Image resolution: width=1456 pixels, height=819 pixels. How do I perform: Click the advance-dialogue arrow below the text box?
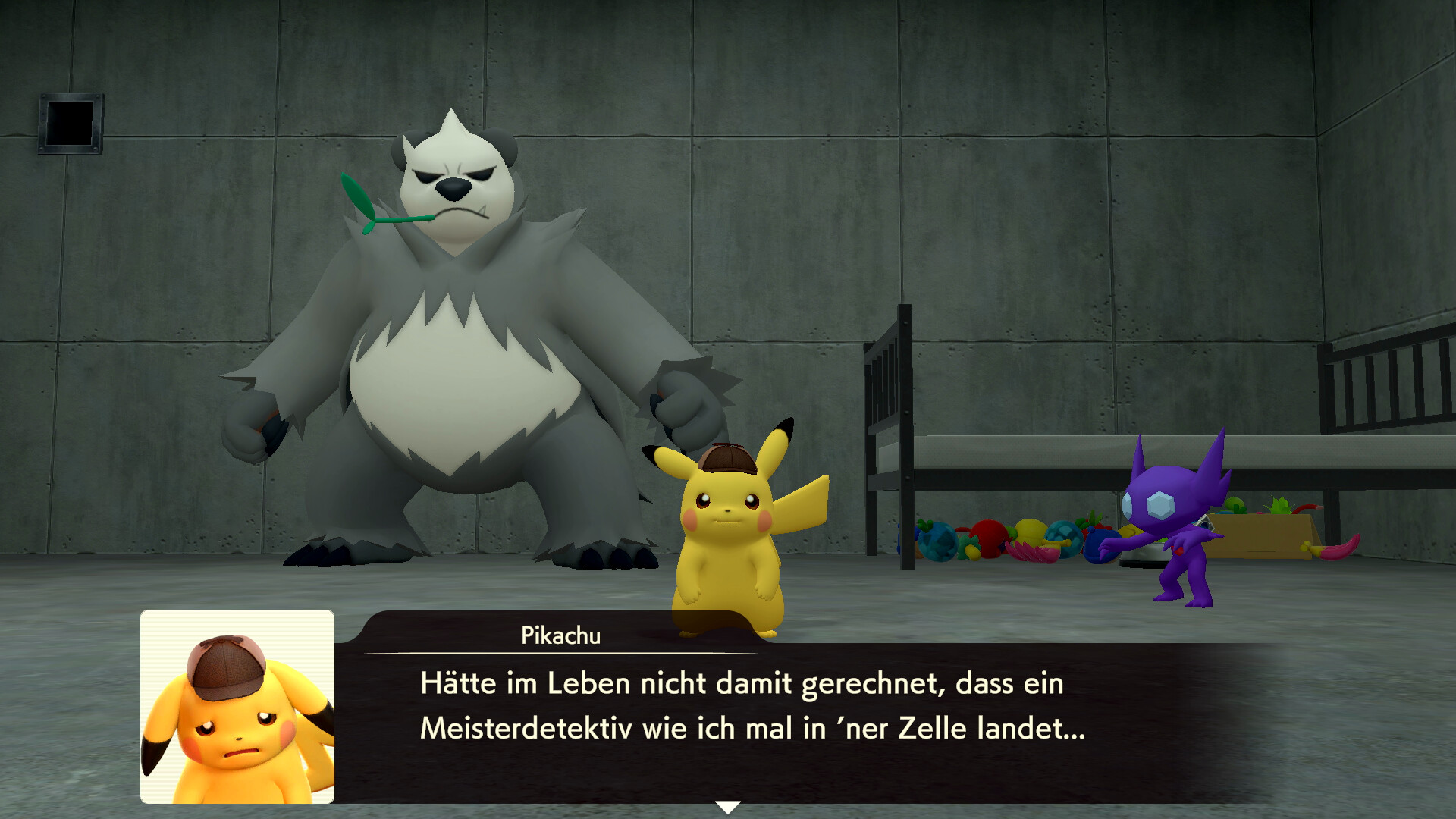(x=728, y=806)
